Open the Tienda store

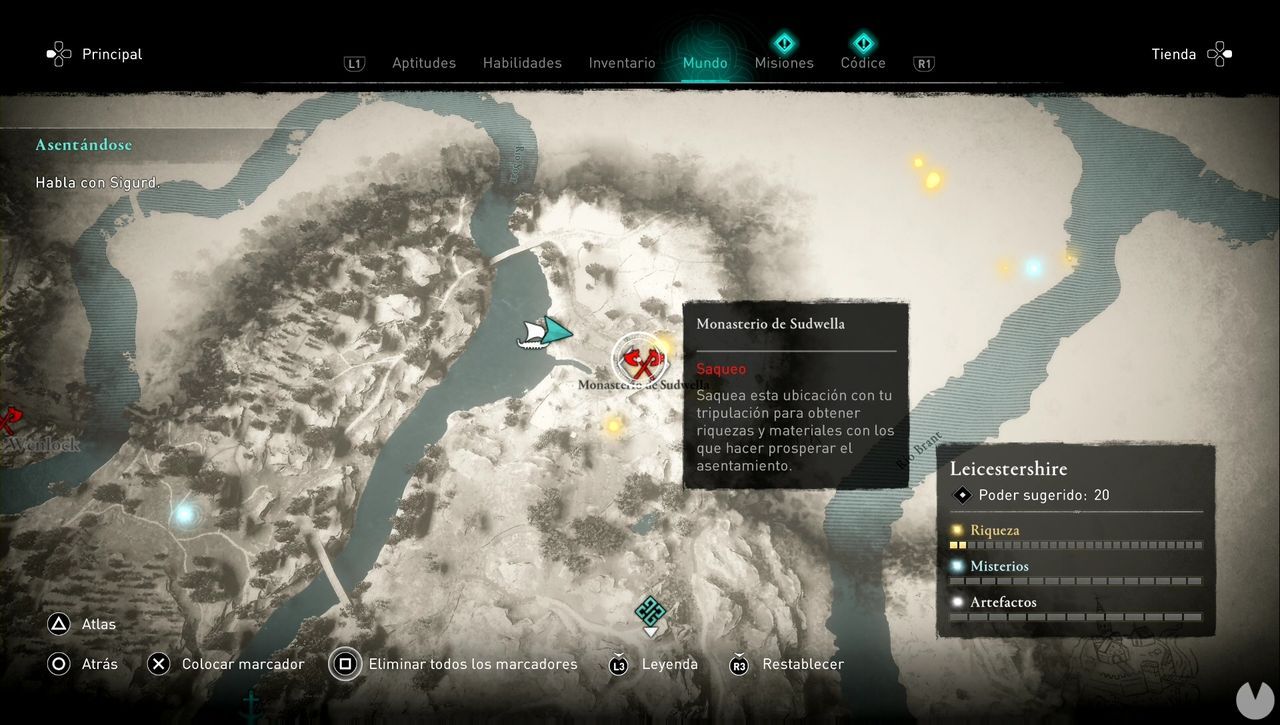pyautogui.click(x=1174, y=54)
